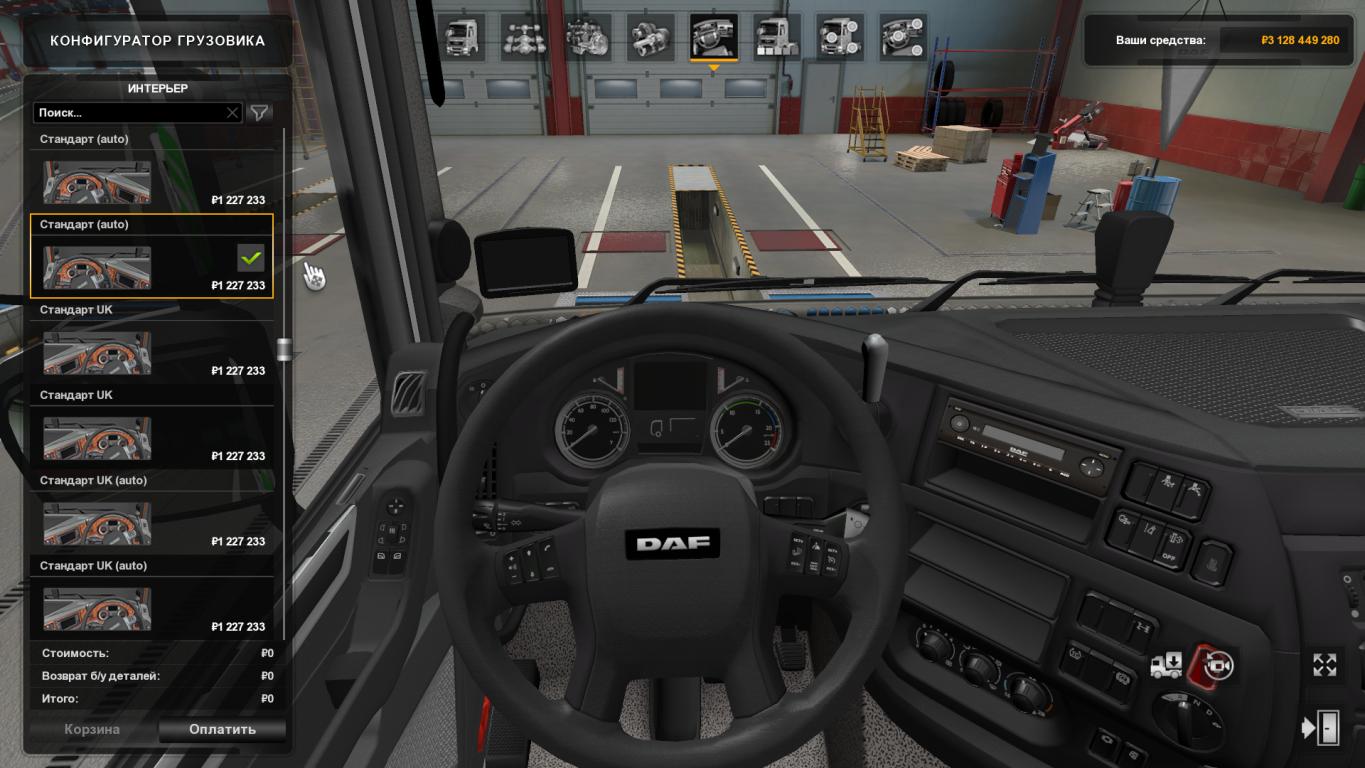
Task: Open the interior accessories tab
Action: [x=903, y=37]
